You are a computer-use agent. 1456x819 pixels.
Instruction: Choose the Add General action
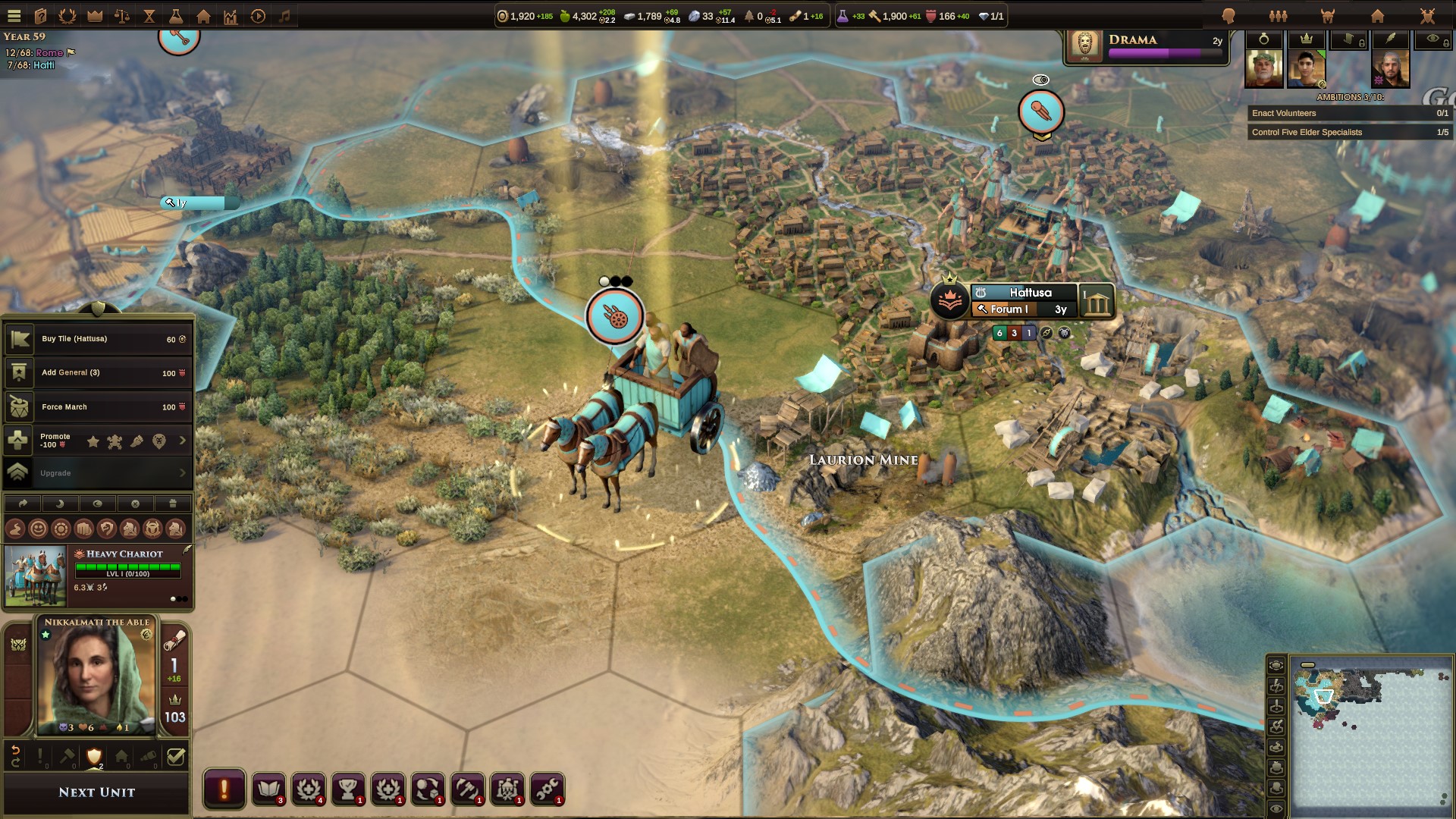click(99, 373)
